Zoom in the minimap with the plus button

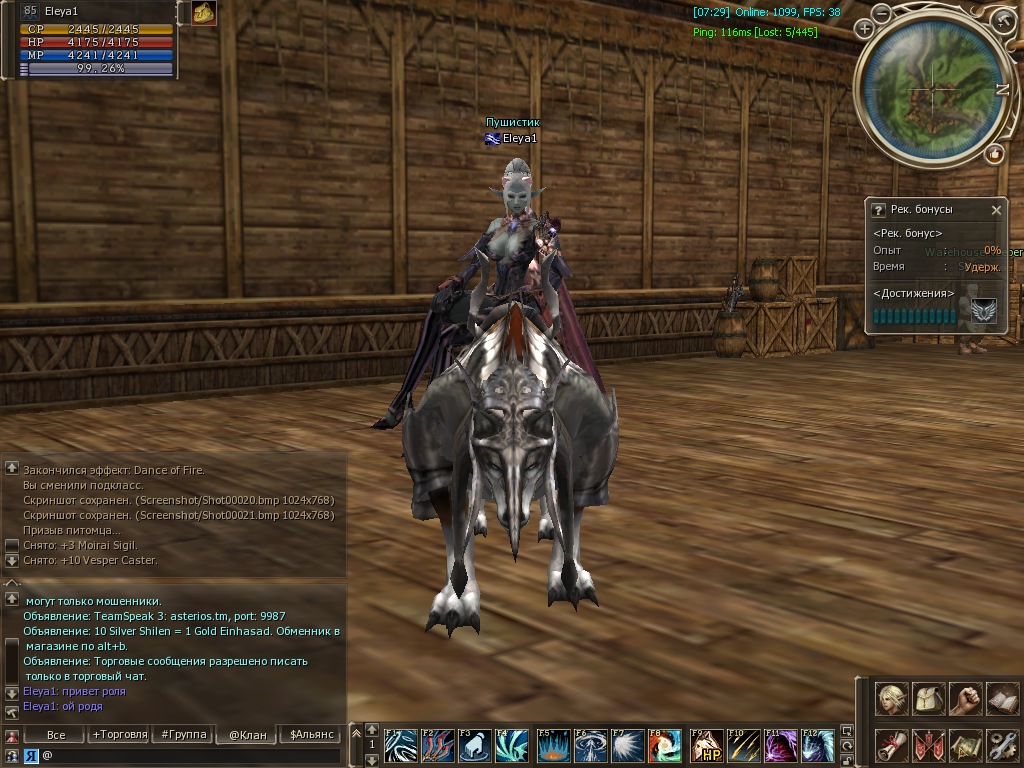tap(864, 29)
